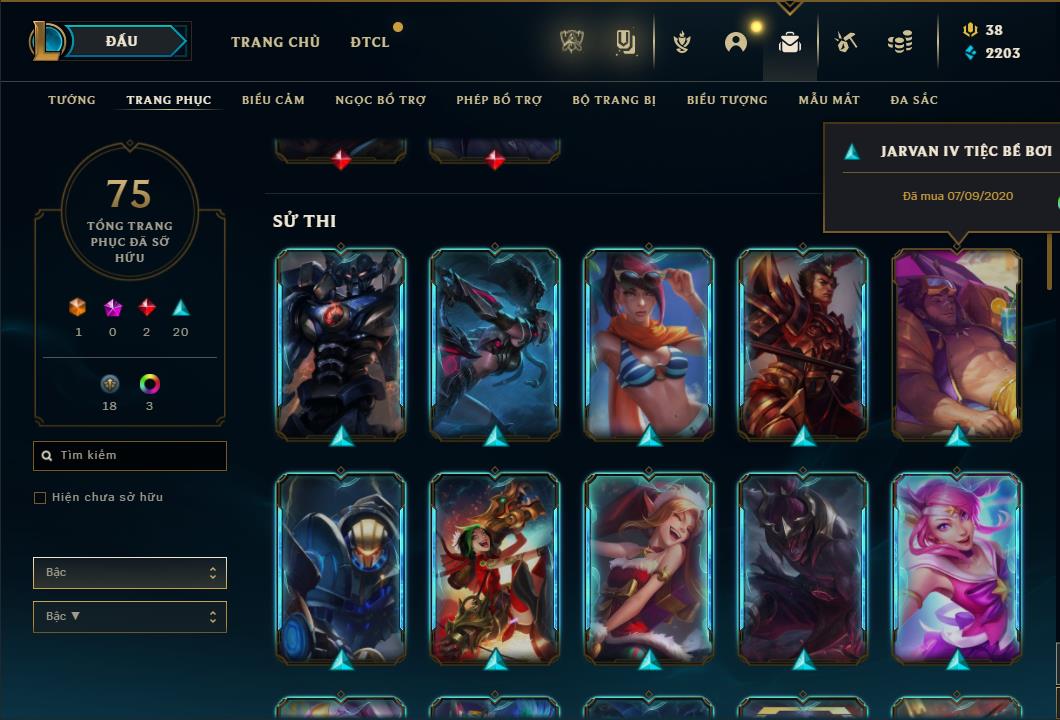The image size is (1060, 720).
Task: Switch to the TƯỚNG tab
Action: point(72,100)
